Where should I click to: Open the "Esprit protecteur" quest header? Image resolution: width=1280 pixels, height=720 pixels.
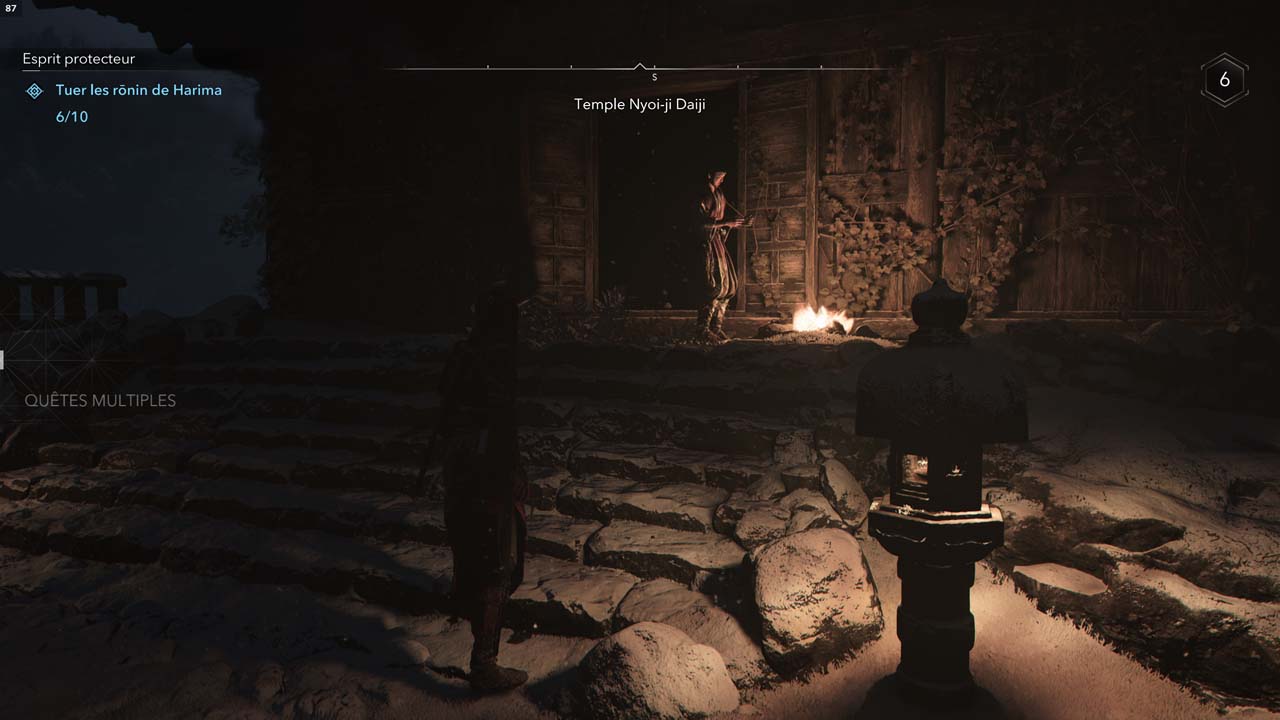78,59
